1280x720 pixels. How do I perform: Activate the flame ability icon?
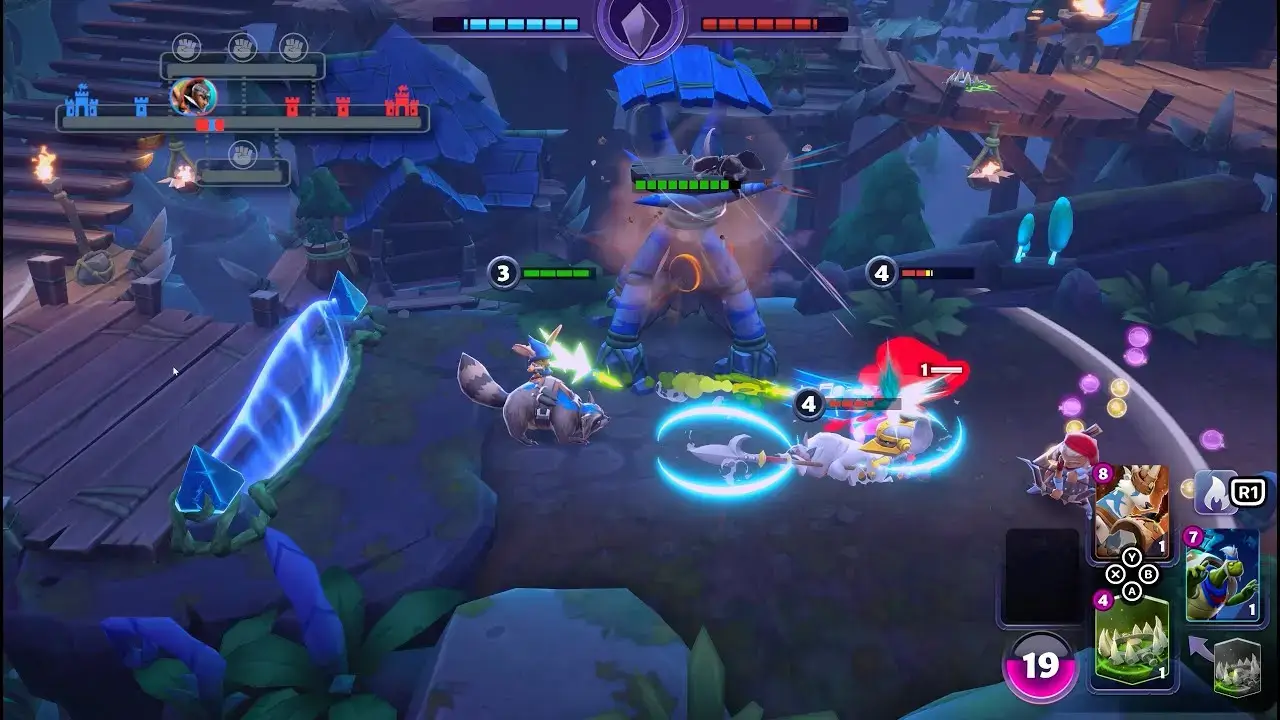pos(1216,491)
